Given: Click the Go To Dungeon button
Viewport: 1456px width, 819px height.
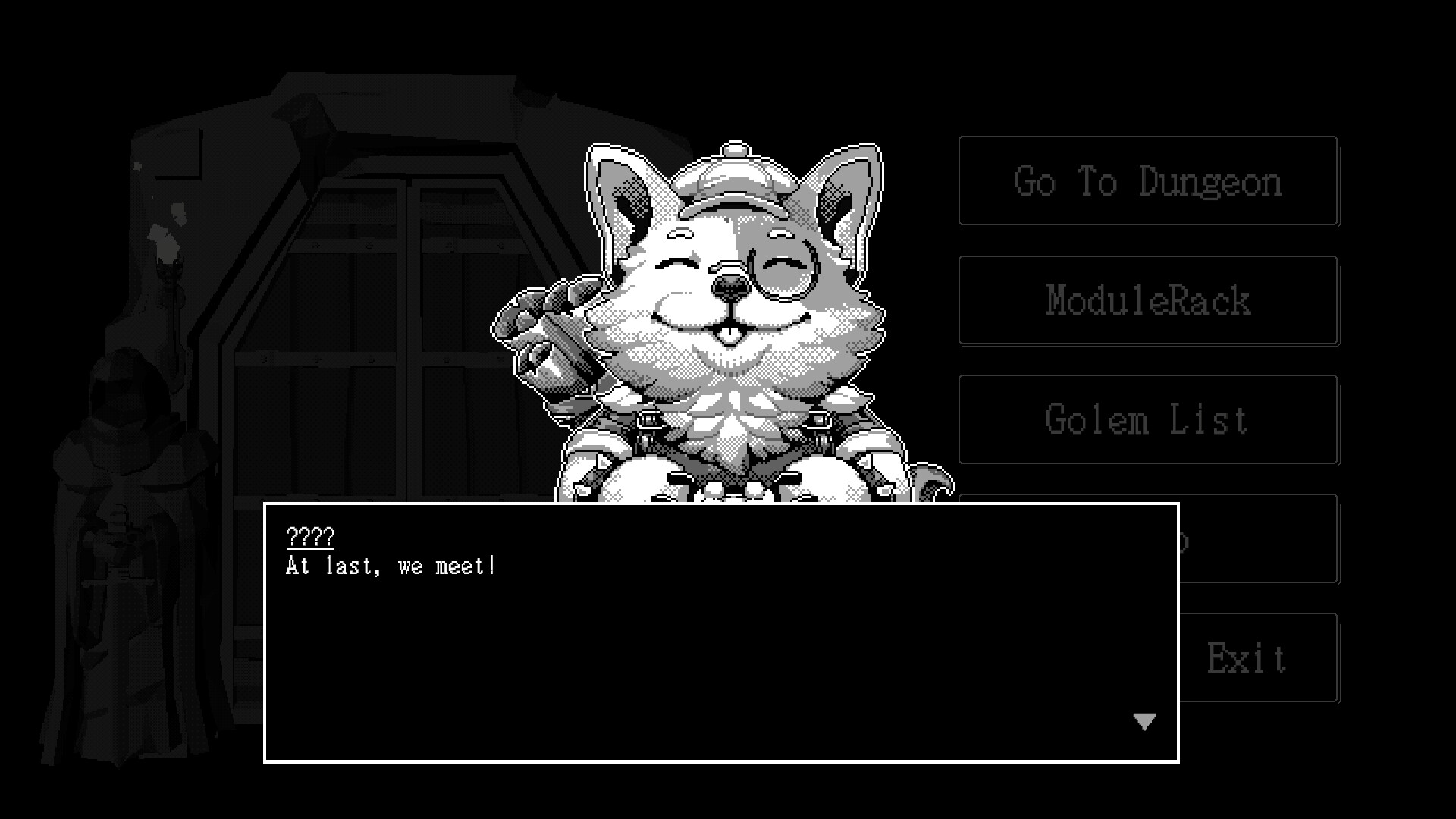Looking at the screenshot, I should tap(1147, 182).
